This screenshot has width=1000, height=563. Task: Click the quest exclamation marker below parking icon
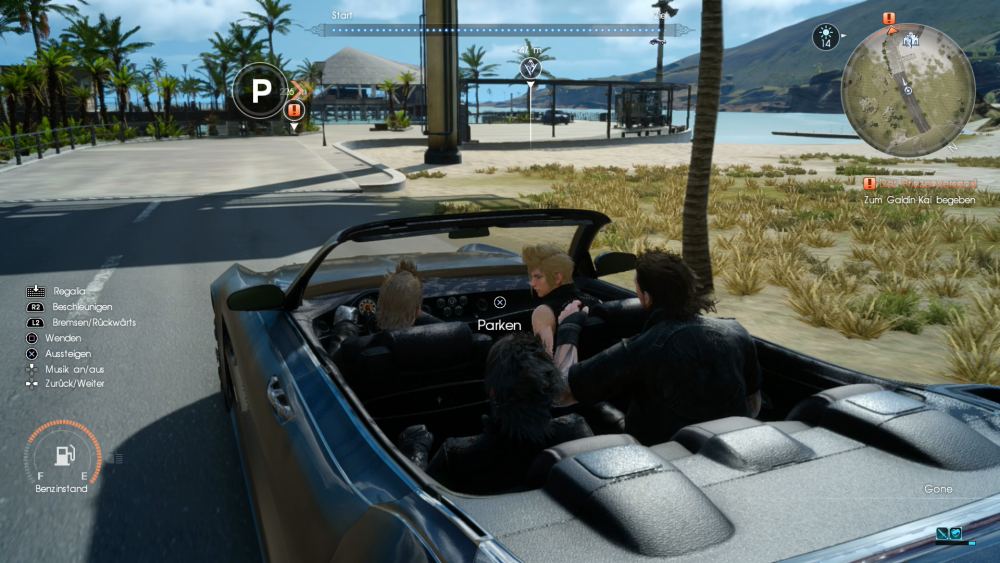[x=294, y=111]
